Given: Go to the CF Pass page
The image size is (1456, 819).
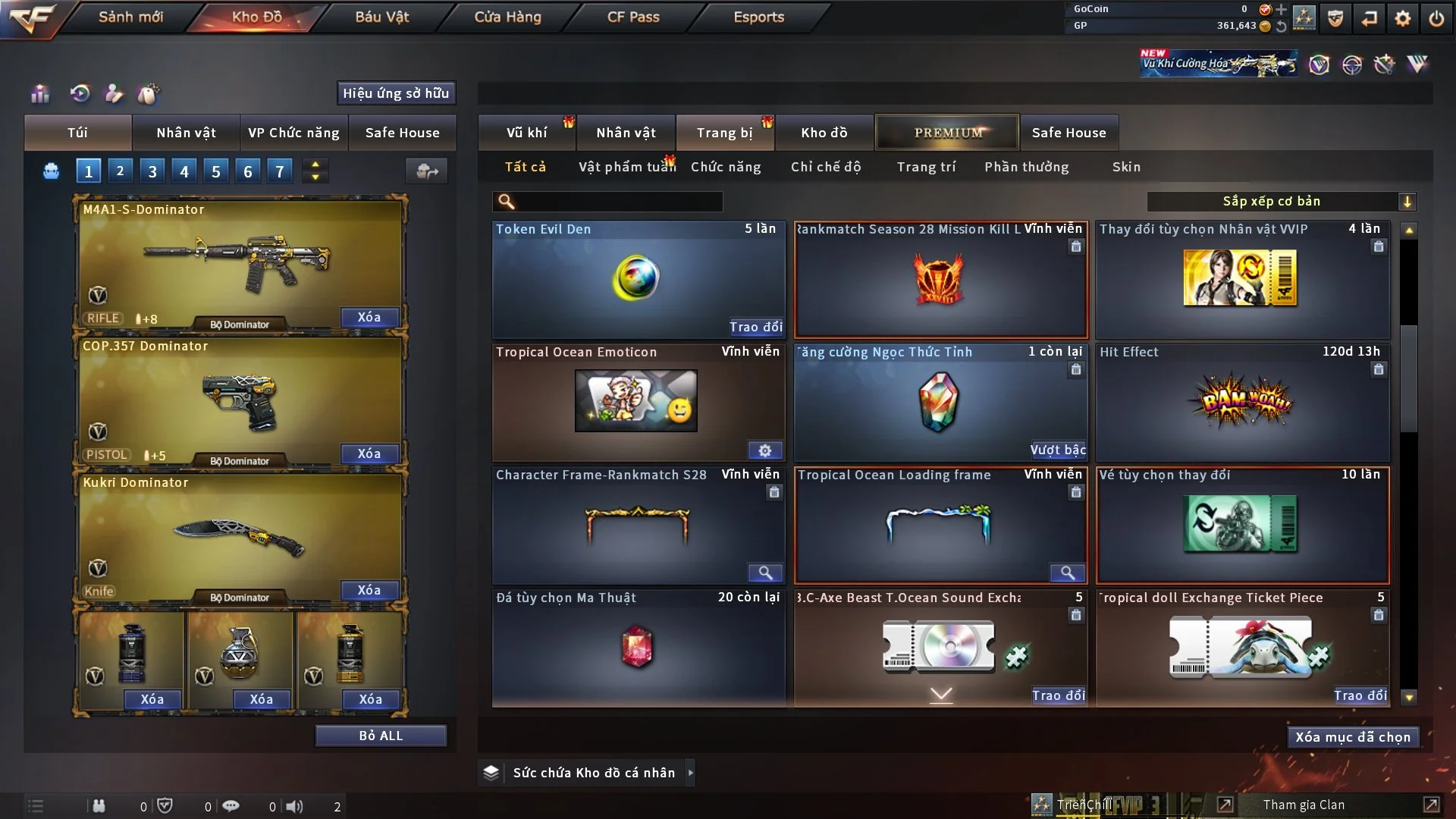Looking at the screenshot, I should (x=633, y=17).
